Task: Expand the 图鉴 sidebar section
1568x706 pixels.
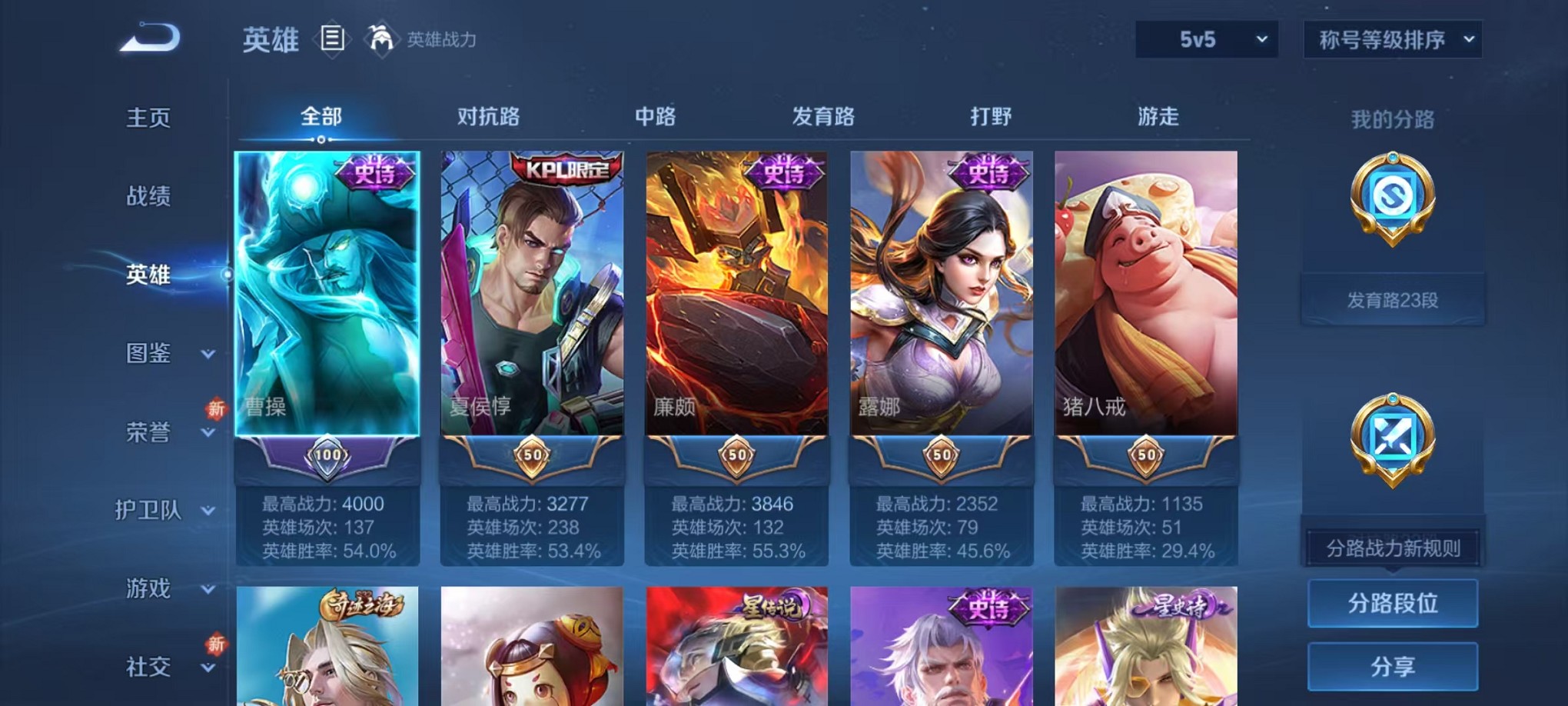Action: point(158,353)
